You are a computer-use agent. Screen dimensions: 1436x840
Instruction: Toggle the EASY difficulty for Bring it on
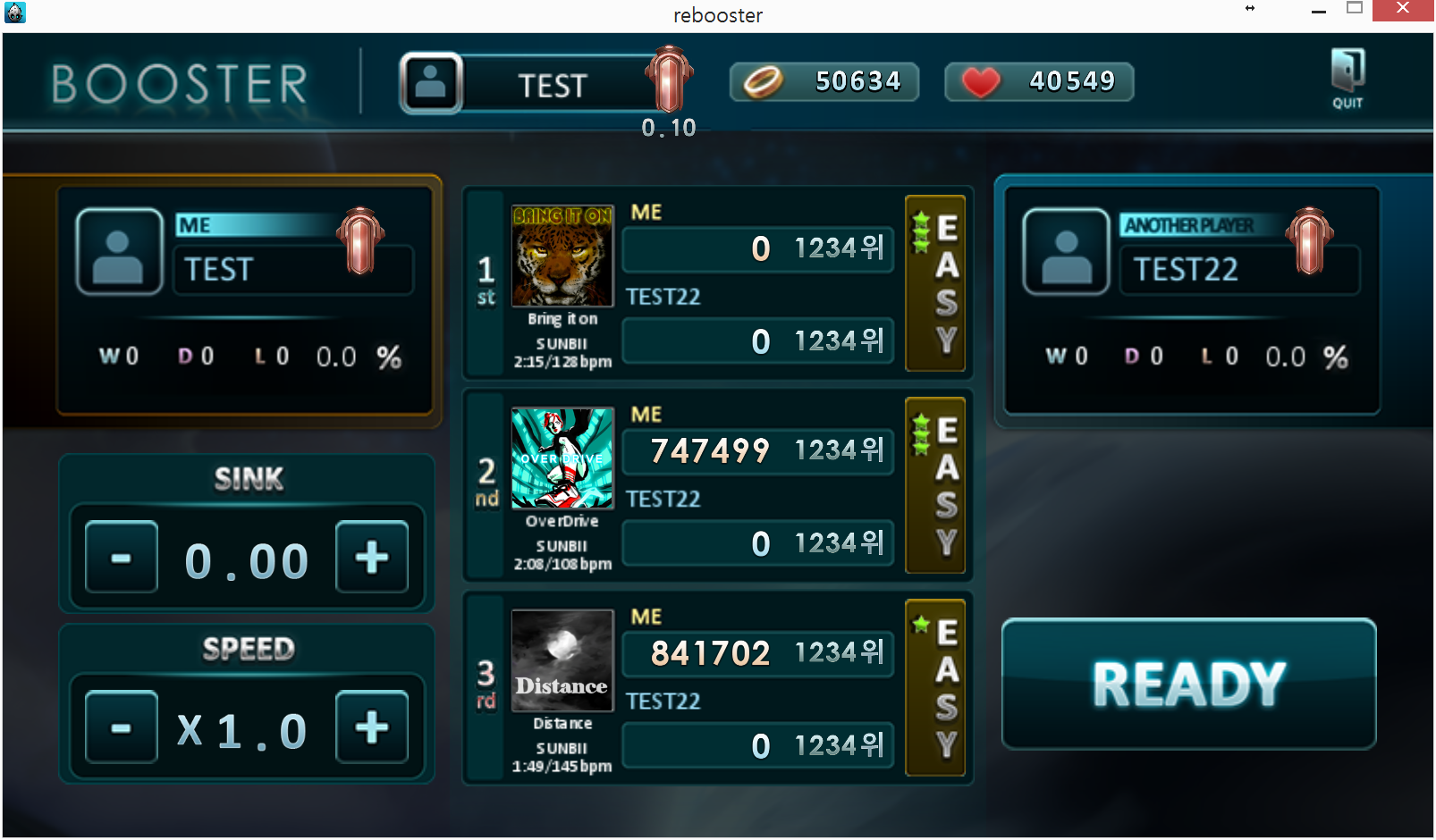936,283
